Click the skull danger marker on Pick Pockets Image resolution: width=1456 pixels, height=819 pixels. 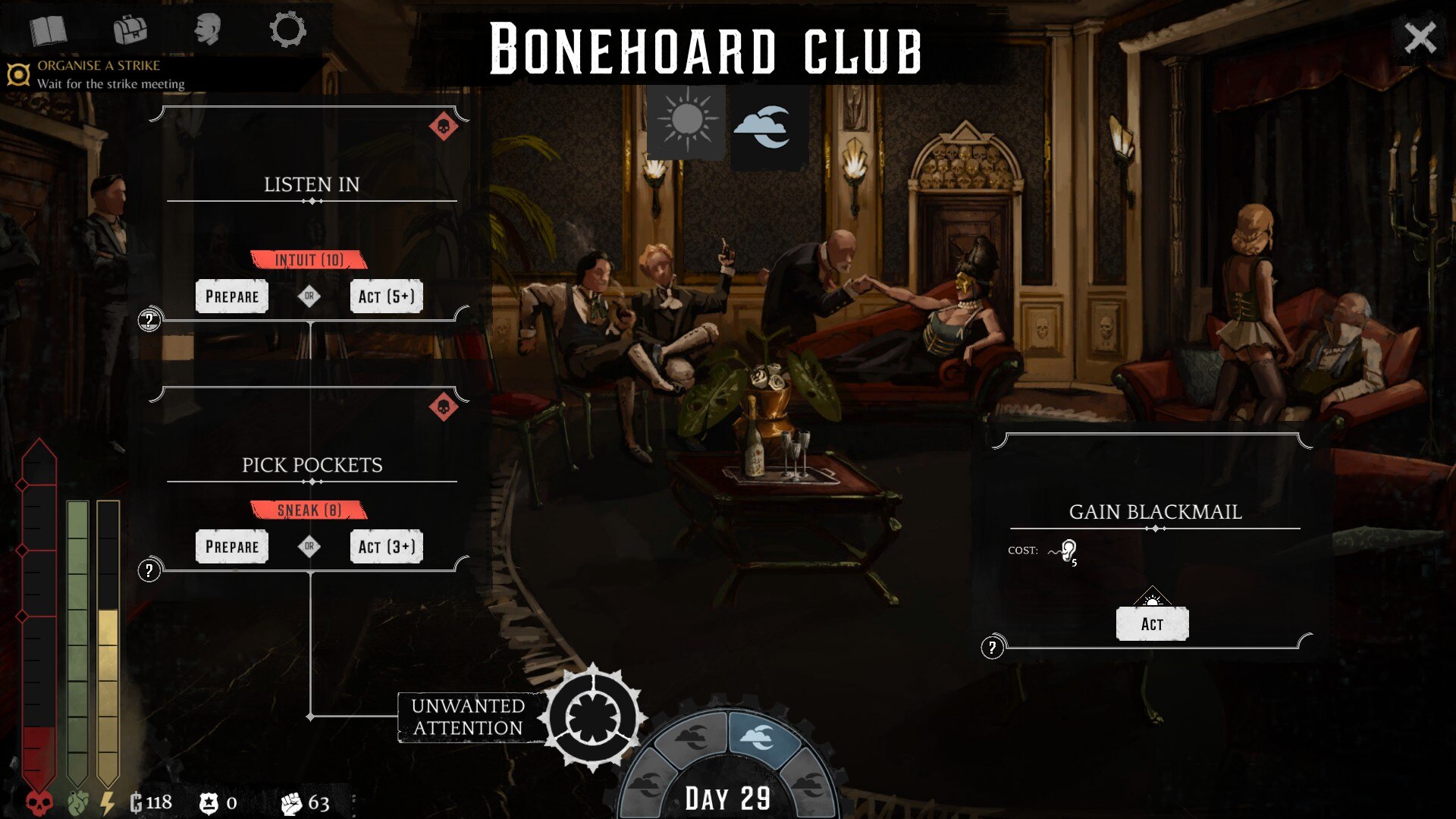pyautogui.click(x=444, y=407)
